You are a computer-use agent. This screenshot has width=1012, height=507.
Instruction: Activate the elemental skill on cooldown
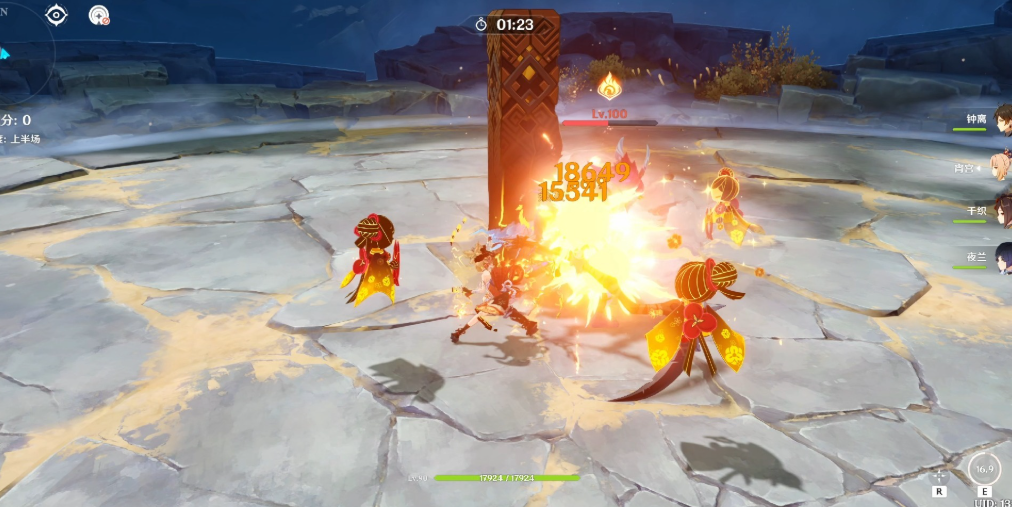984,468
